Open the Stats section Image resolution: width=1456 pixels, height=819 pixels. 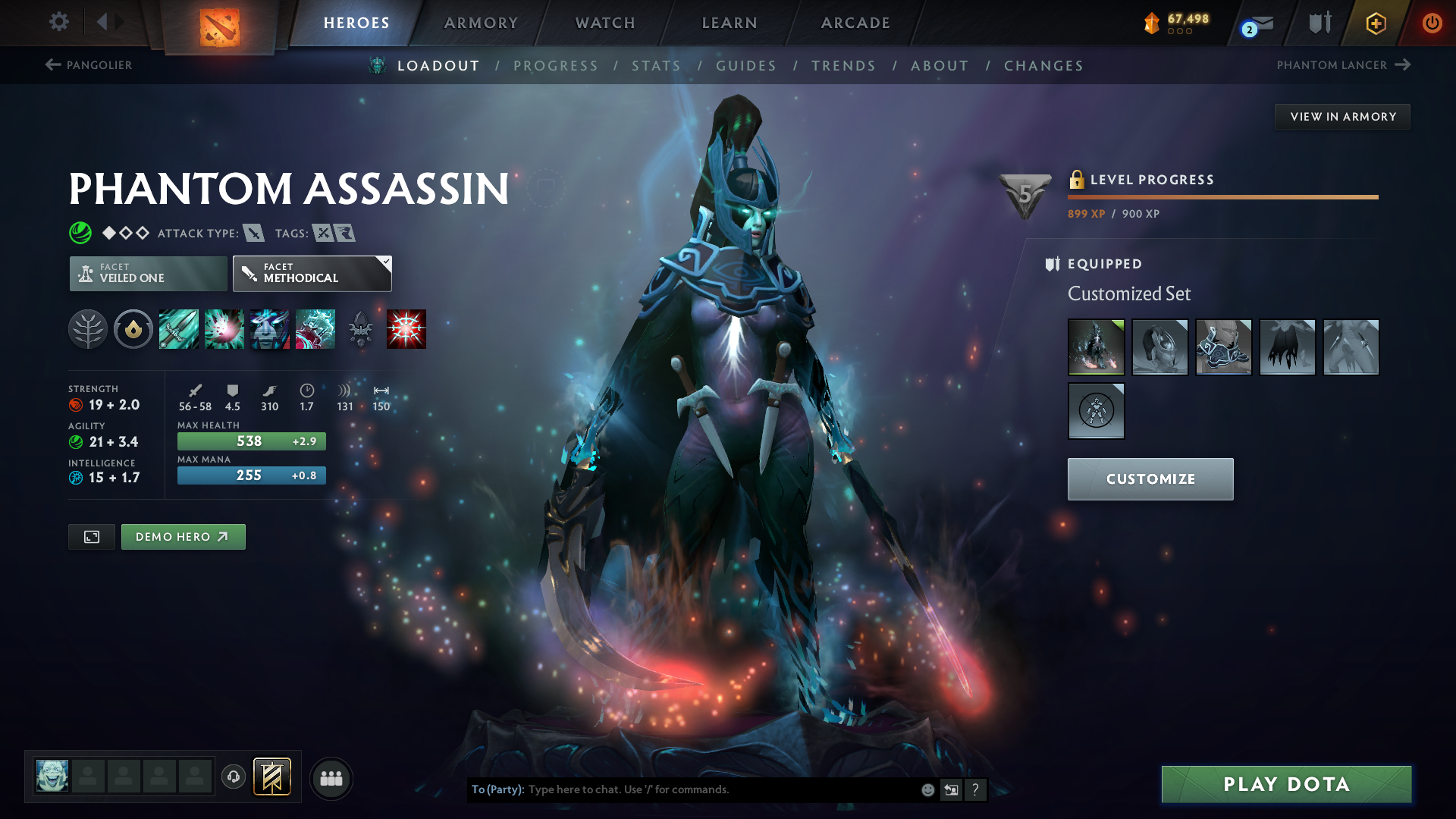655,65
